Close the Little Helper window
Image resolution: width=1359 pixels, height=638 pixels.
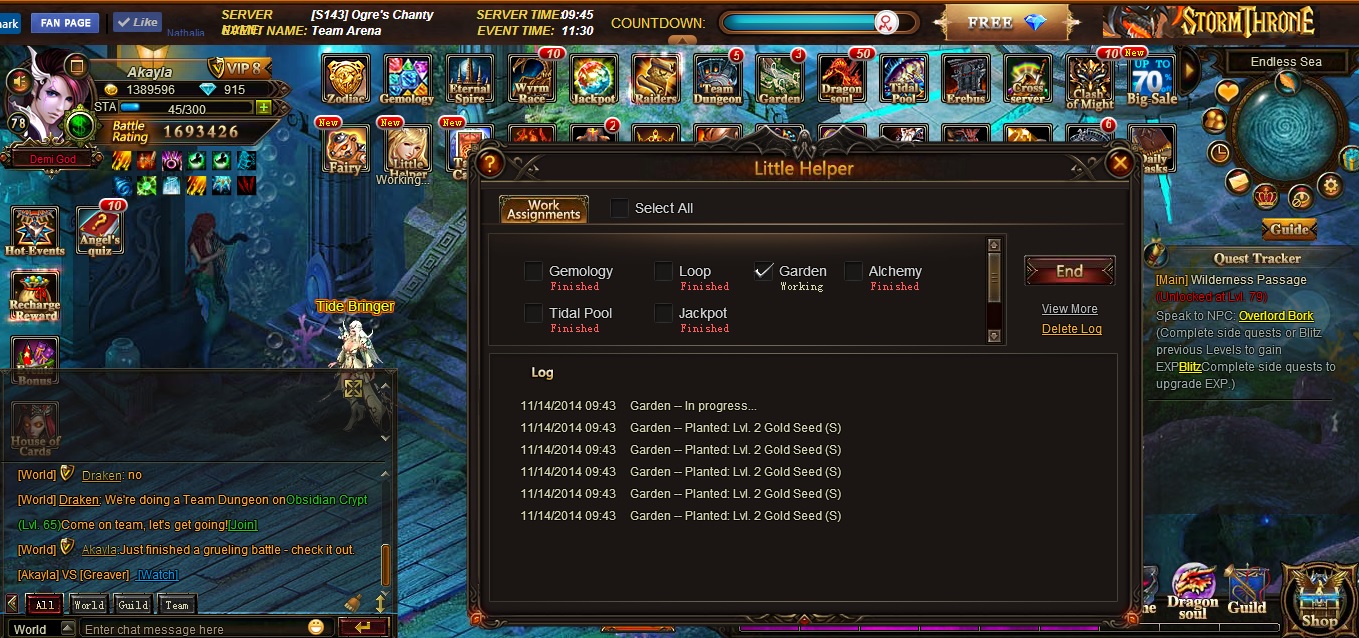coord(1120,163)
